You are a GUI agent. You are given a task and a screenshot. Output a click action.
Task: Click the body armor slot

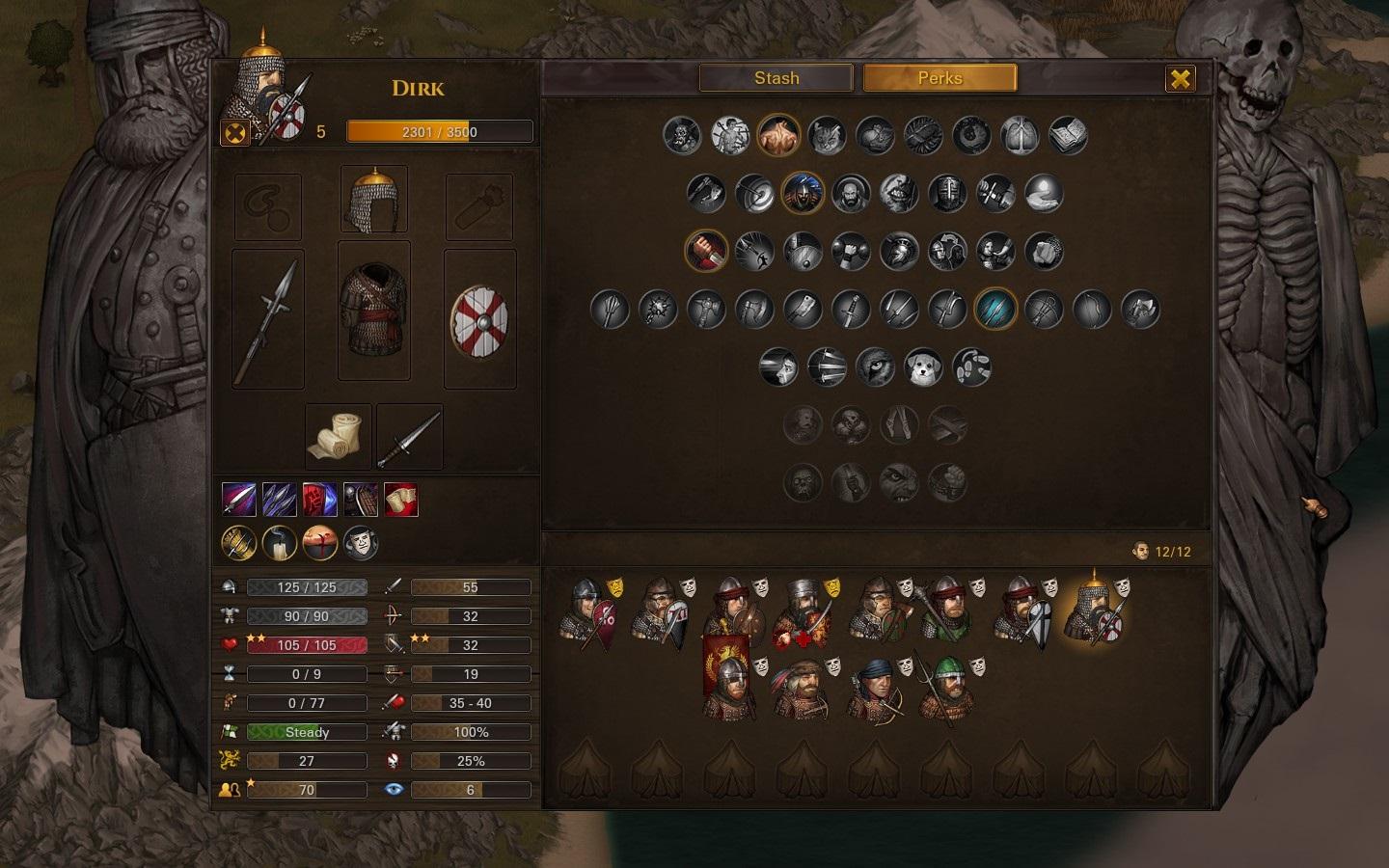[373, 311]
